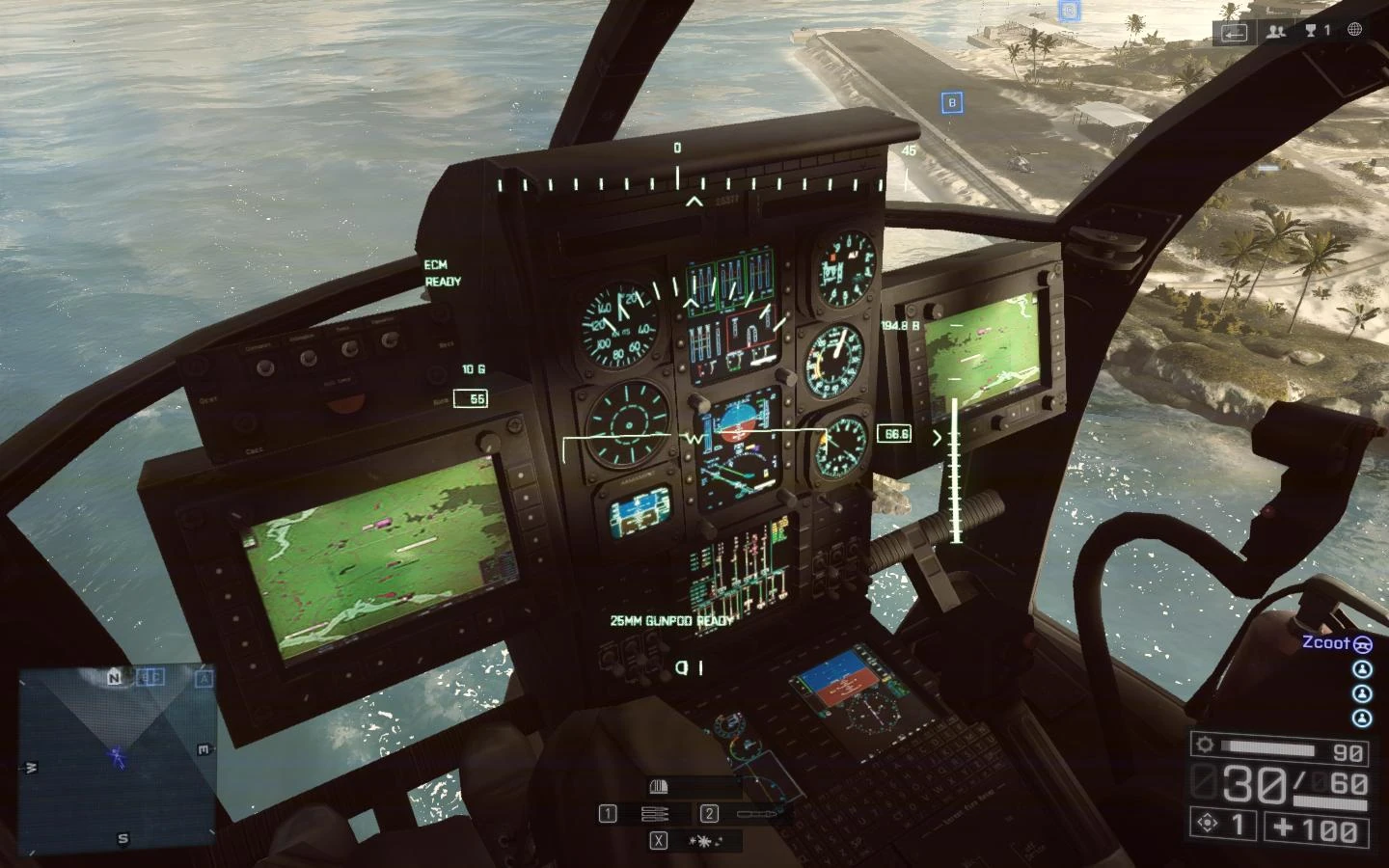Open the squad members icon in top bar
Image resolution: width=1389 pixels, height=868 pixels.
click(1275, 31)
